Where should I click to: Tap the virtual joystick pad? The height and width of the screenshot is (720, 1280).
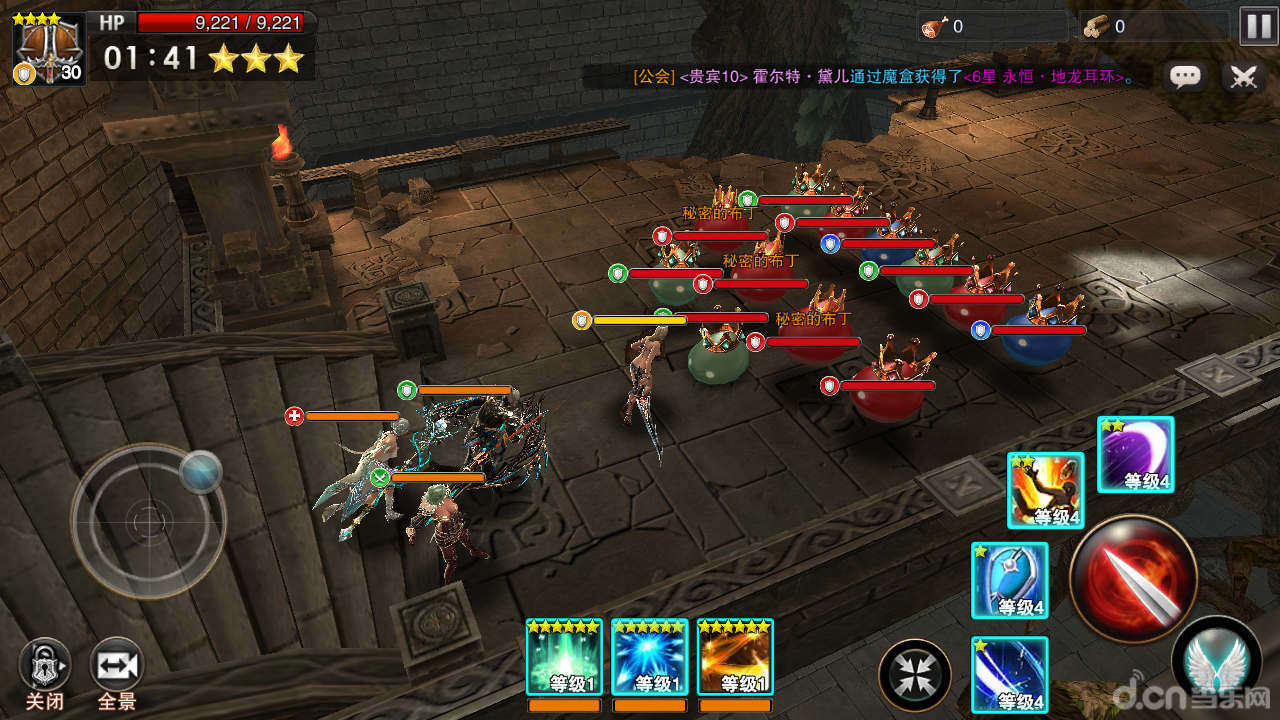(148, 520)
